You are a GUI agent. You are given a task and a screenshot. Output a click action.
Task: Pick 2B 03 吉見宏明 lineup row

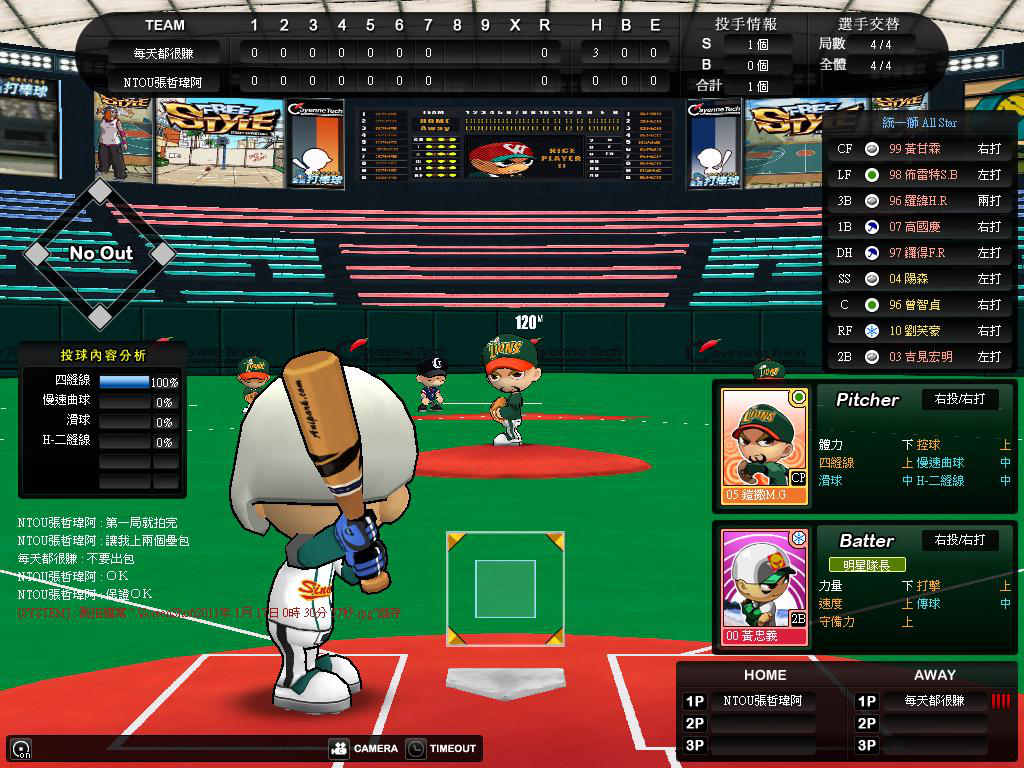pyautogui.click(x=919, y=356)
